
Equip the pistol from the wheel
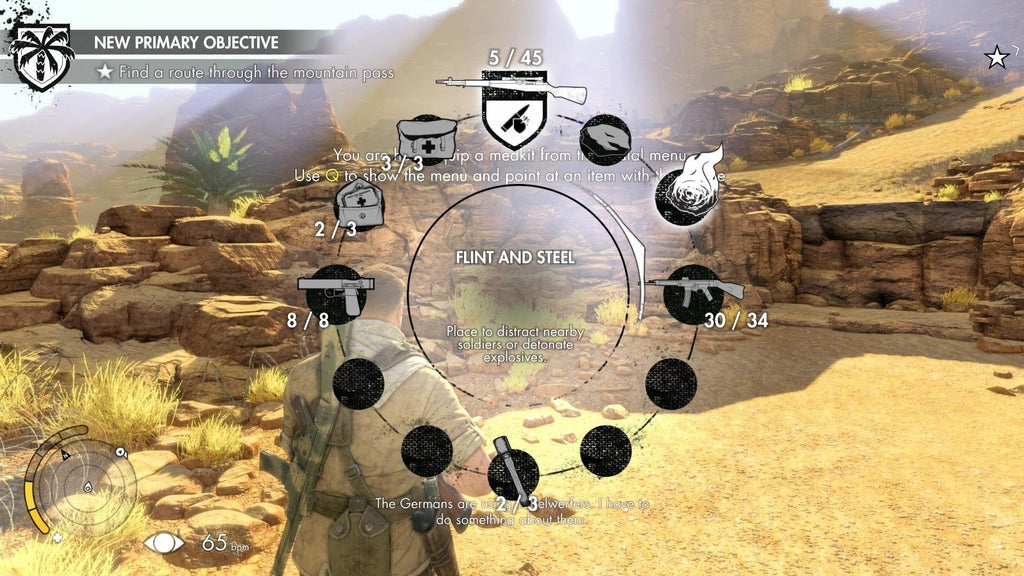(x=336, y=291)
